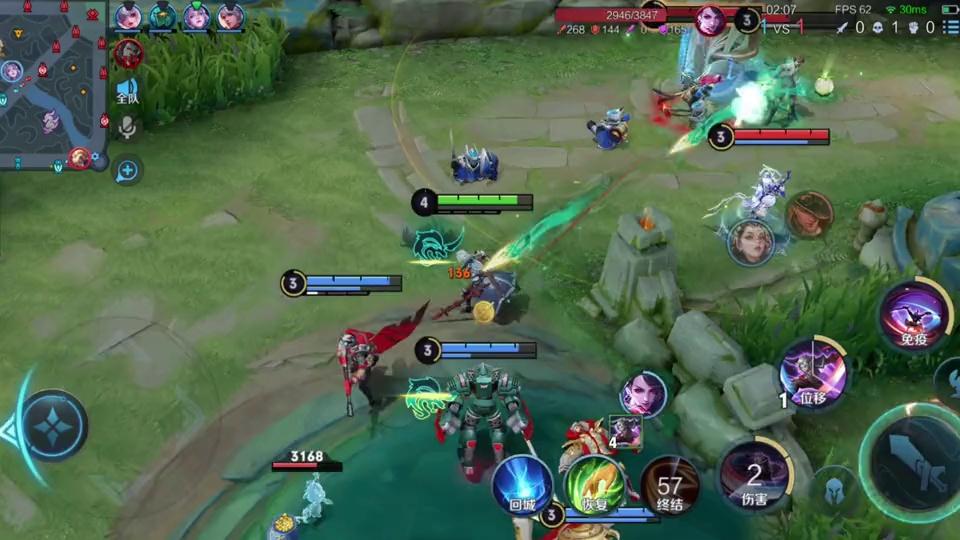Open the quick chat bubble
The height and width of the screenshot is (540, 960).
click(127, 170)
